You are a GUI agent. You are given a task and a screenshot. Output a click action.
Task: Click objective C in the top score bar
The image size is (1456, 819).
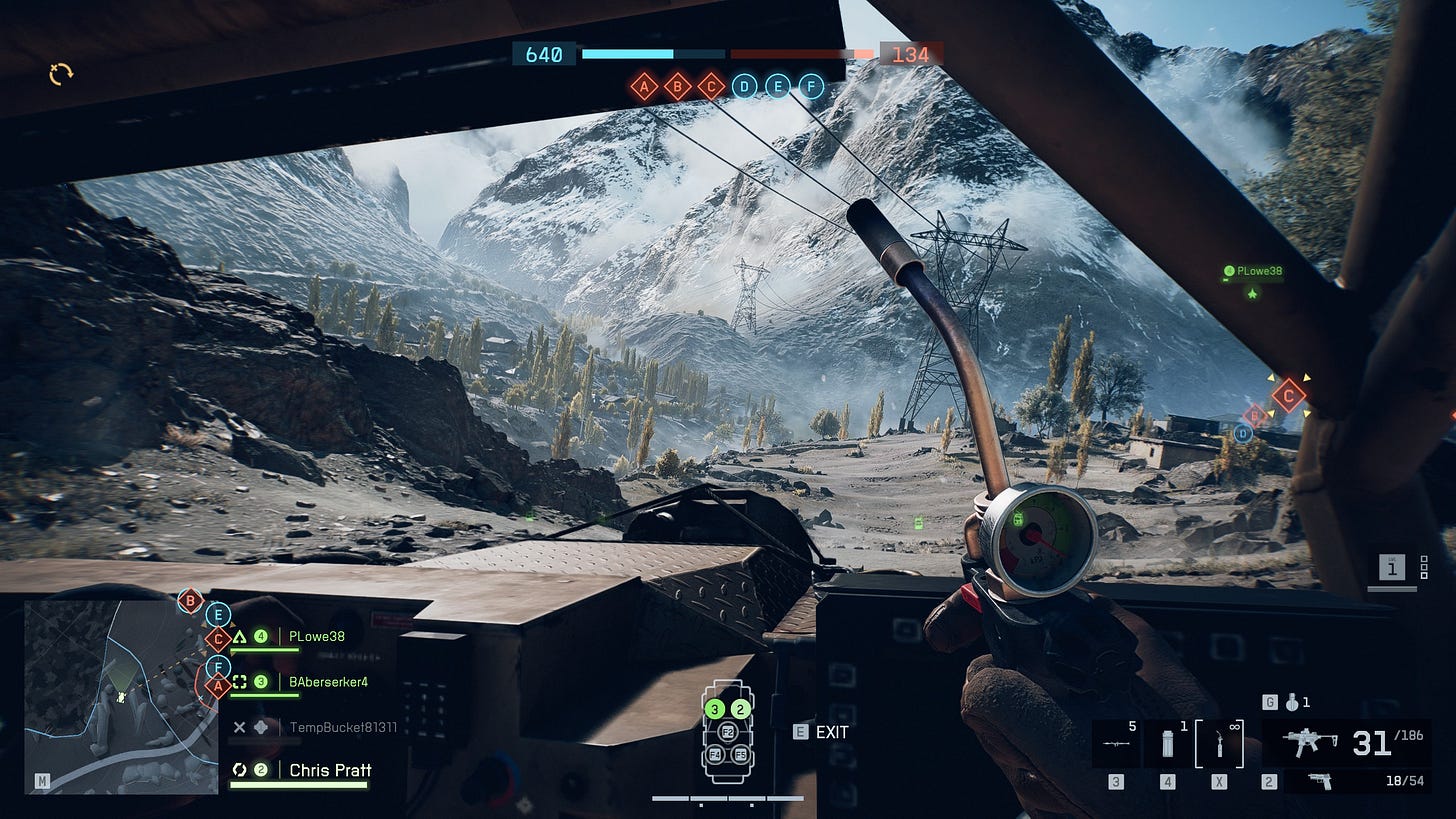coord(711,87)
